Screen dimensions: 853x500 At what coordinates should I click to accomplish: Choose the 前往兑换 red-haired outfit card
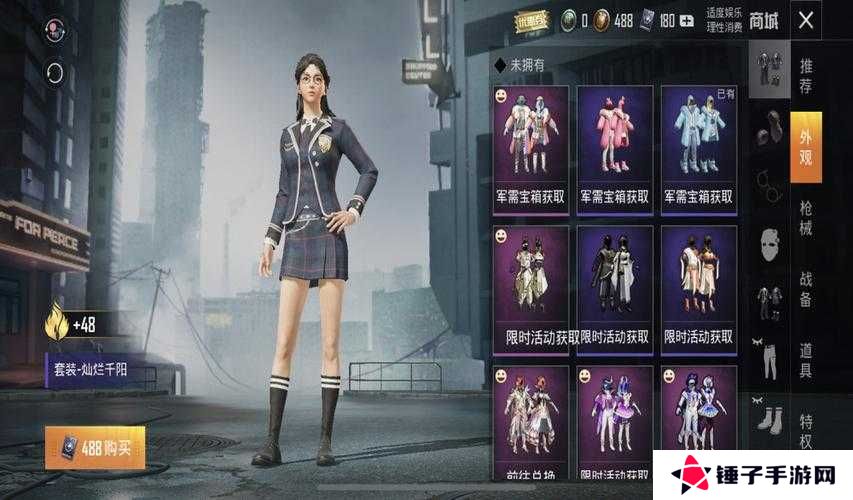click(531, 419)
